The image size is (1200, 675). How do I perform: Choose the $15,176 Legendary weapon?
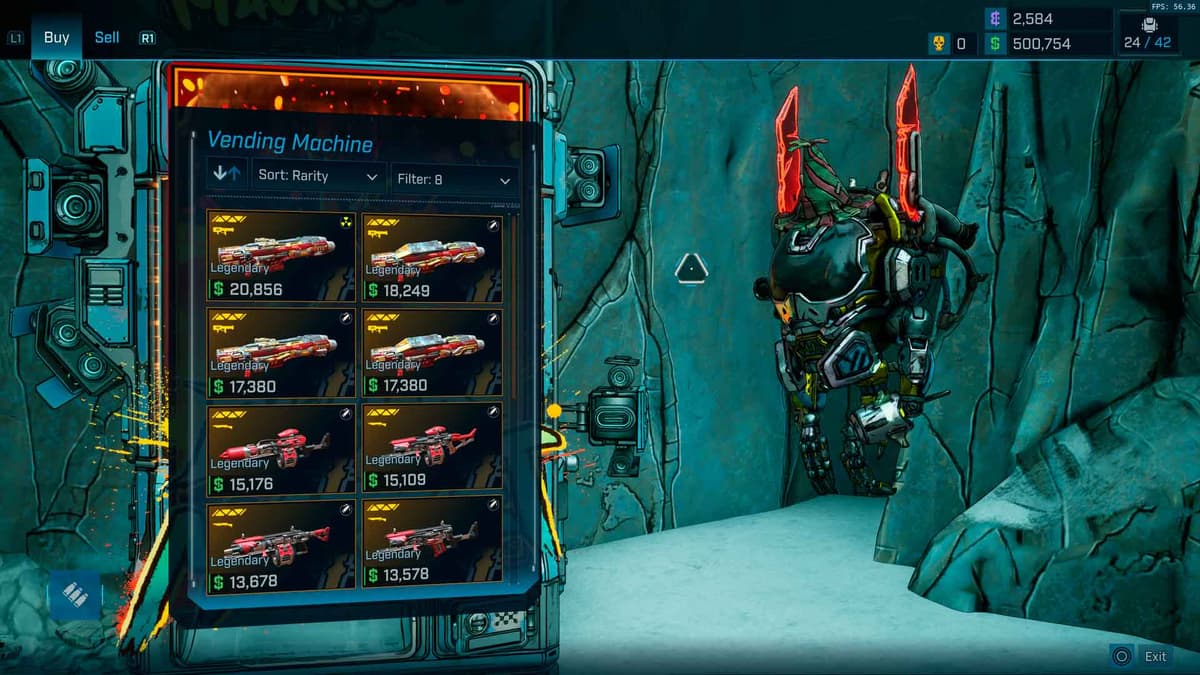[x=281, y=450]
